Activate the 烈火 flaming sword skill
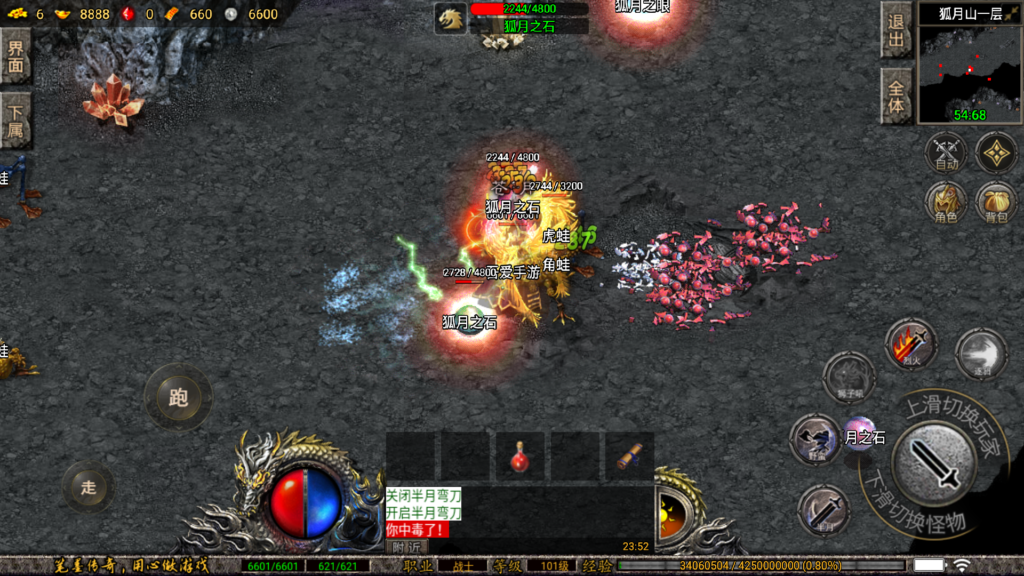The width and height of the screenshot is (1024, 576). coord(910,345)
